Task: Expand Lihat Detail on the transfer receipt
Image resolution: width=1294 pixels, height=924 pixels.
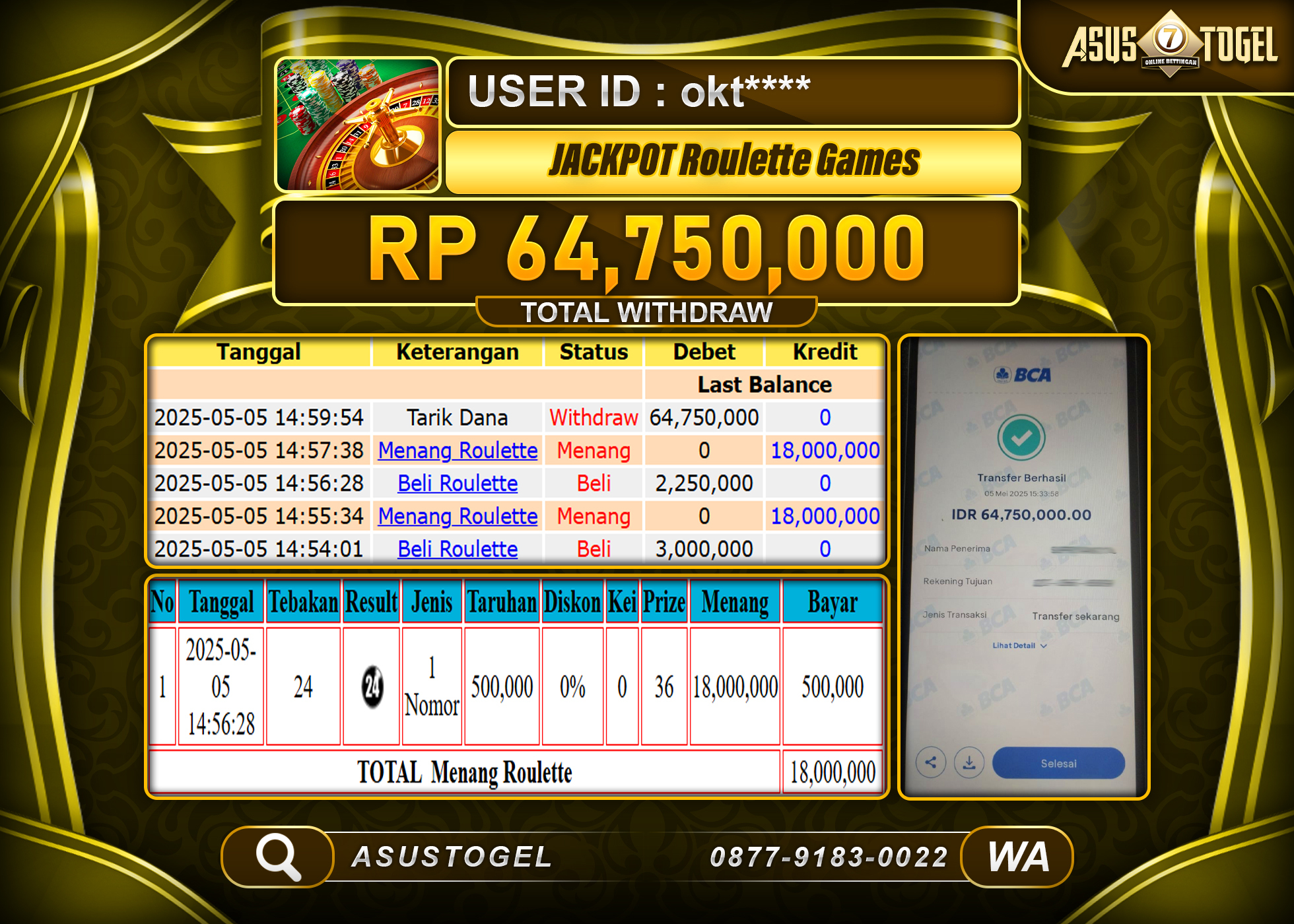Action: pos(1019,646)
